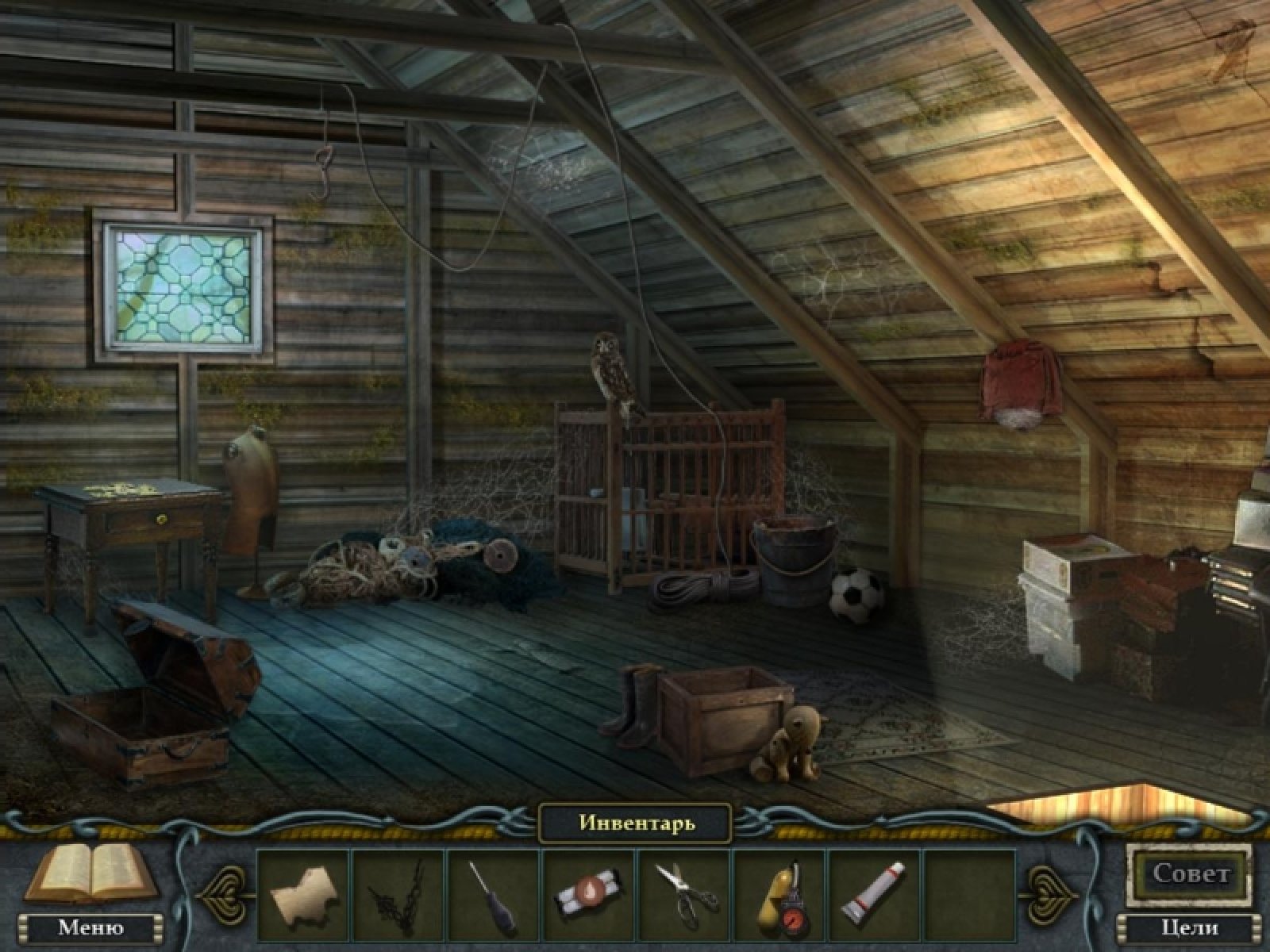The width and height of the screenshot is (1270, 952).
Task: Select the yellow tank with gauge
Action: (779, 894)
